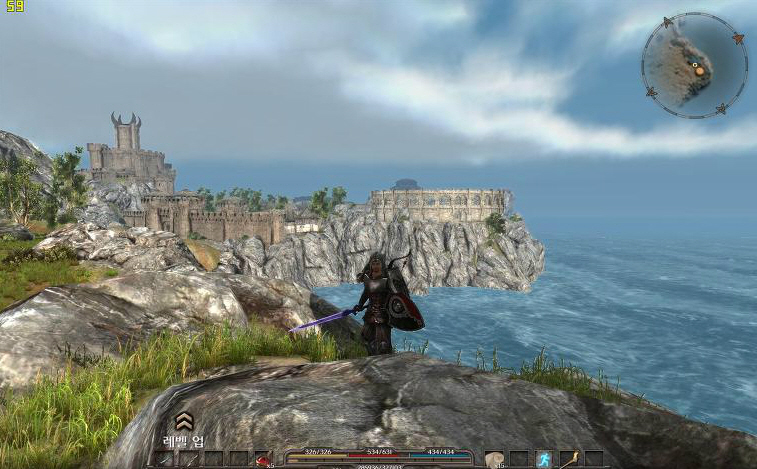
Task: Activate the blue running figure skill
Action: 544,459
